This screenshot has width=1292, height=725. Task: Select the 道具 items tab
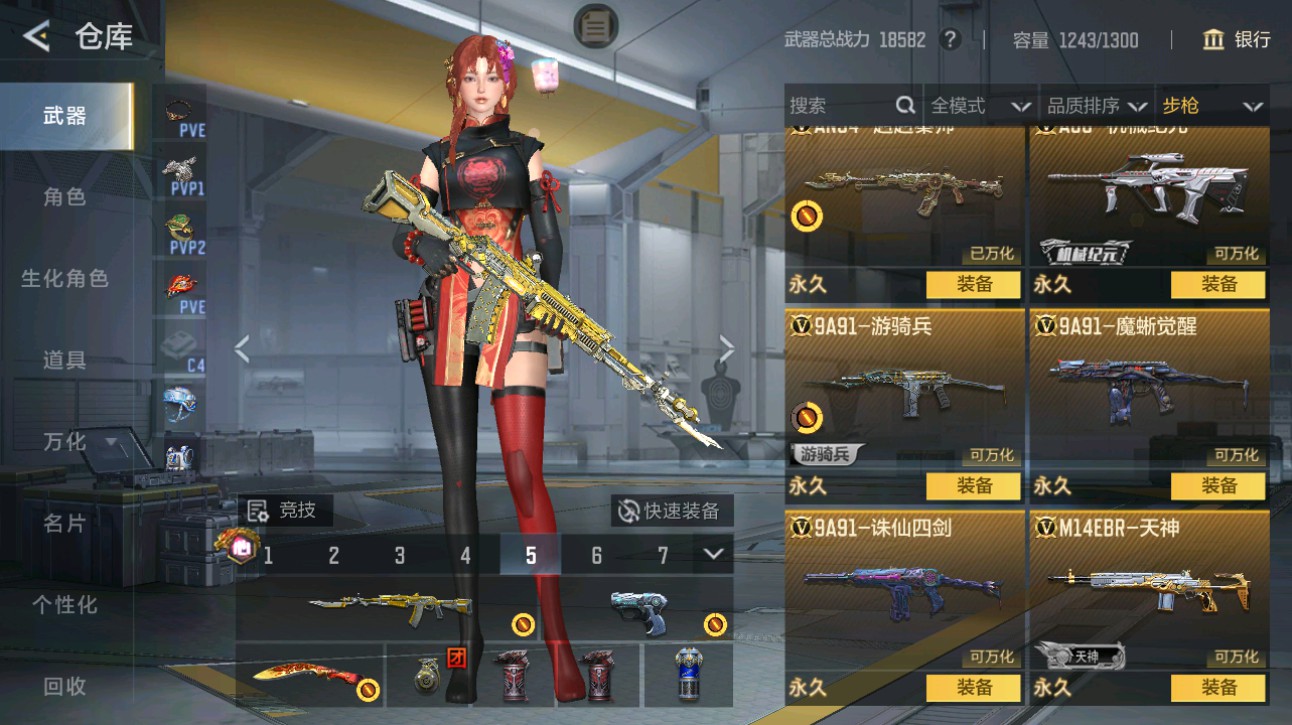(65, 360)
